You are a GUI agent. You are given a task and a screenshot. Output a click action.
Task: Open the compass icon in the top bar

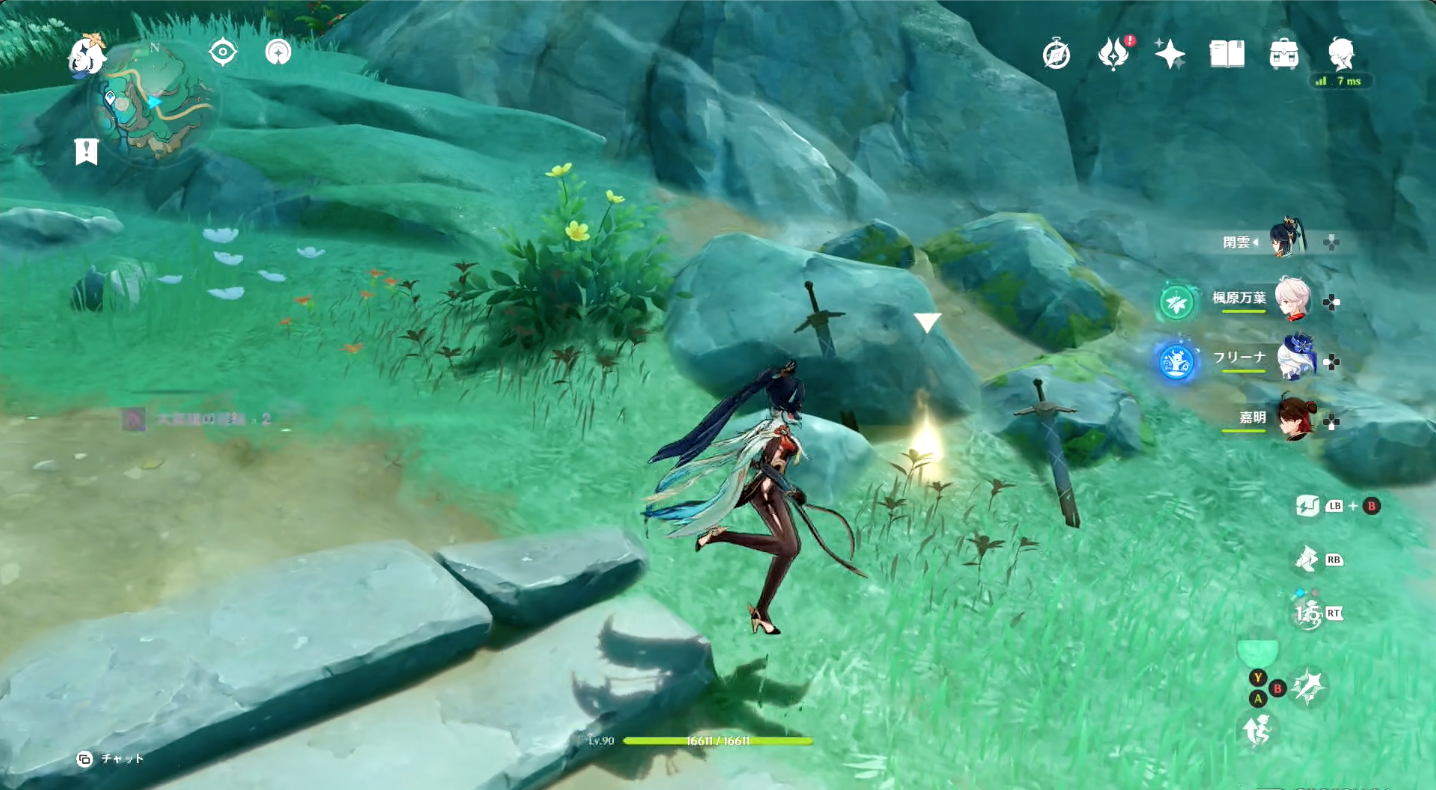(x=1056, y=54)
